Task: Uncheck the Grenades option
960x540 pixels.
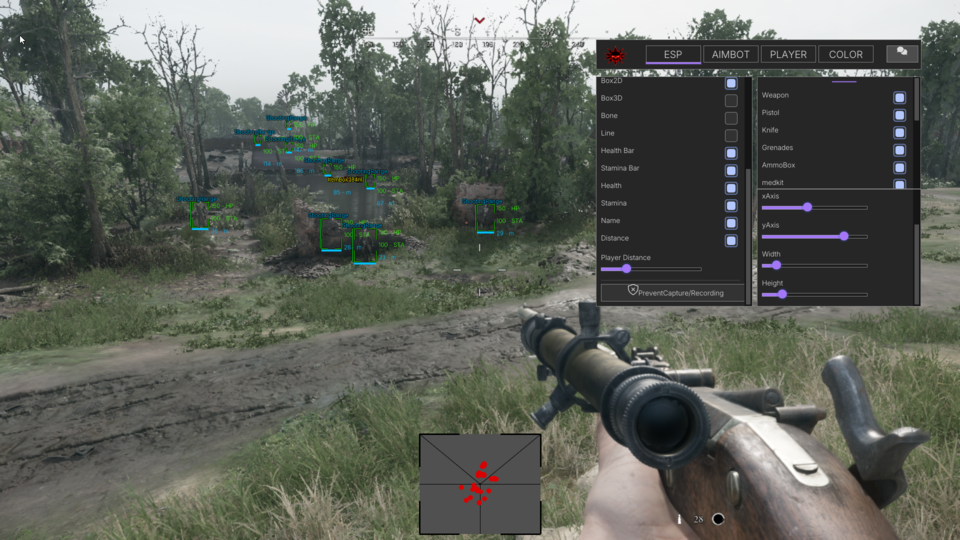Action: [900, 150]
